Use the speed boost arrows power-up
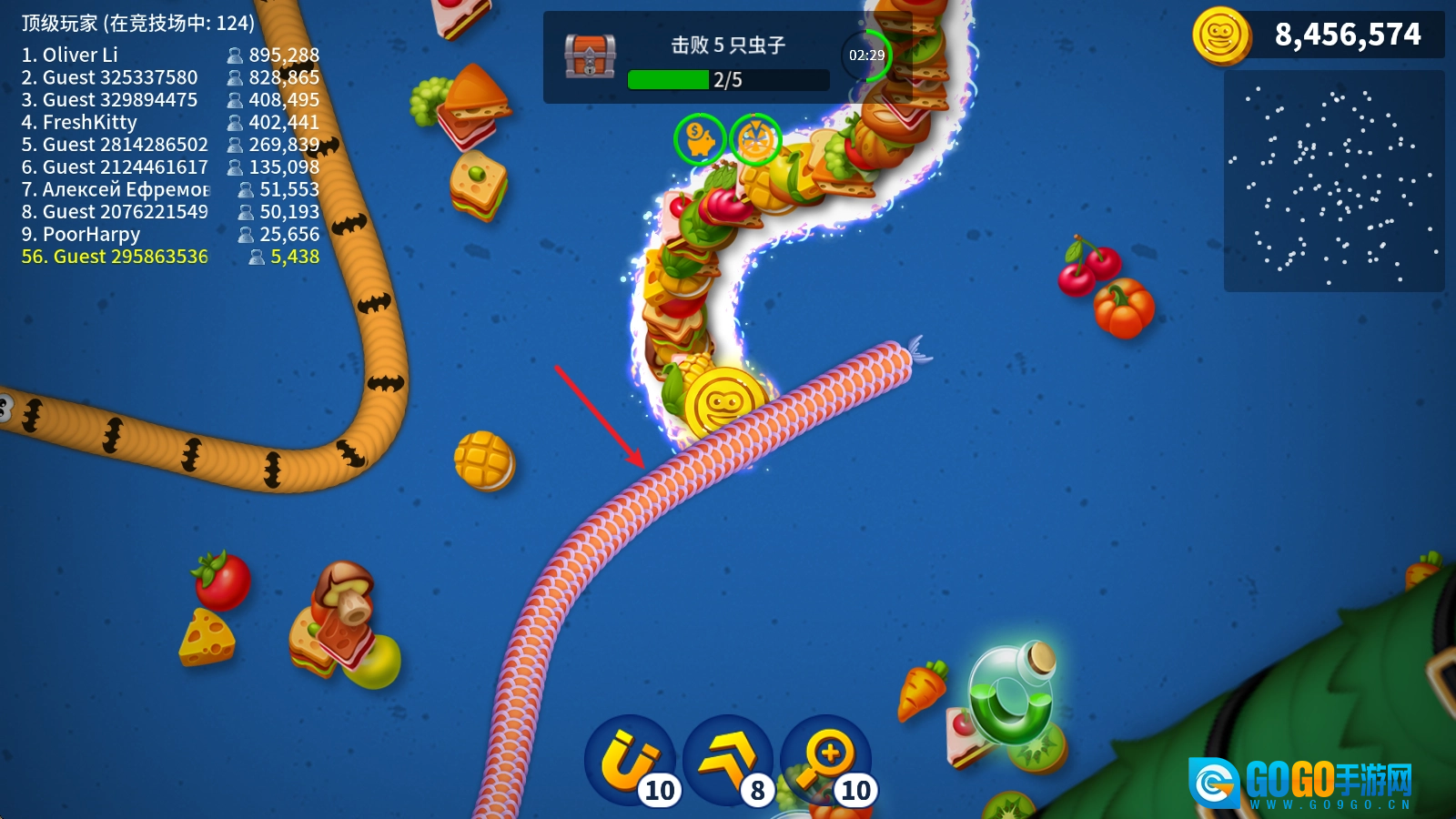The width and height of the screenshot is (1456, 819). click(728, 760)
